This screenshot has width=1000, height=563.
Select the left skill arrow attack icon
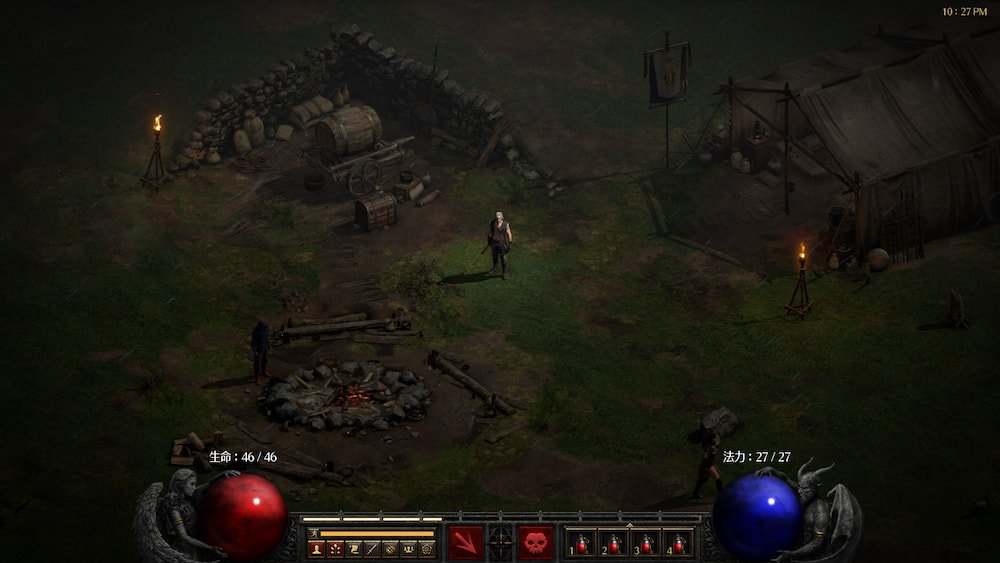pyautogui.click(x=465, y=542)
